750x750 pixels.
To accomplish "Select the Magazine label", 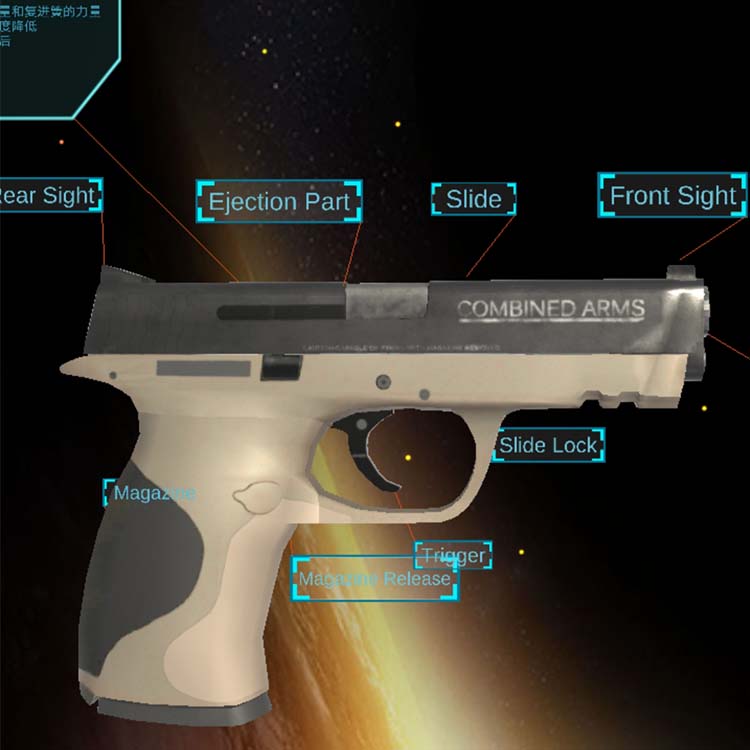I will (153, 493).
